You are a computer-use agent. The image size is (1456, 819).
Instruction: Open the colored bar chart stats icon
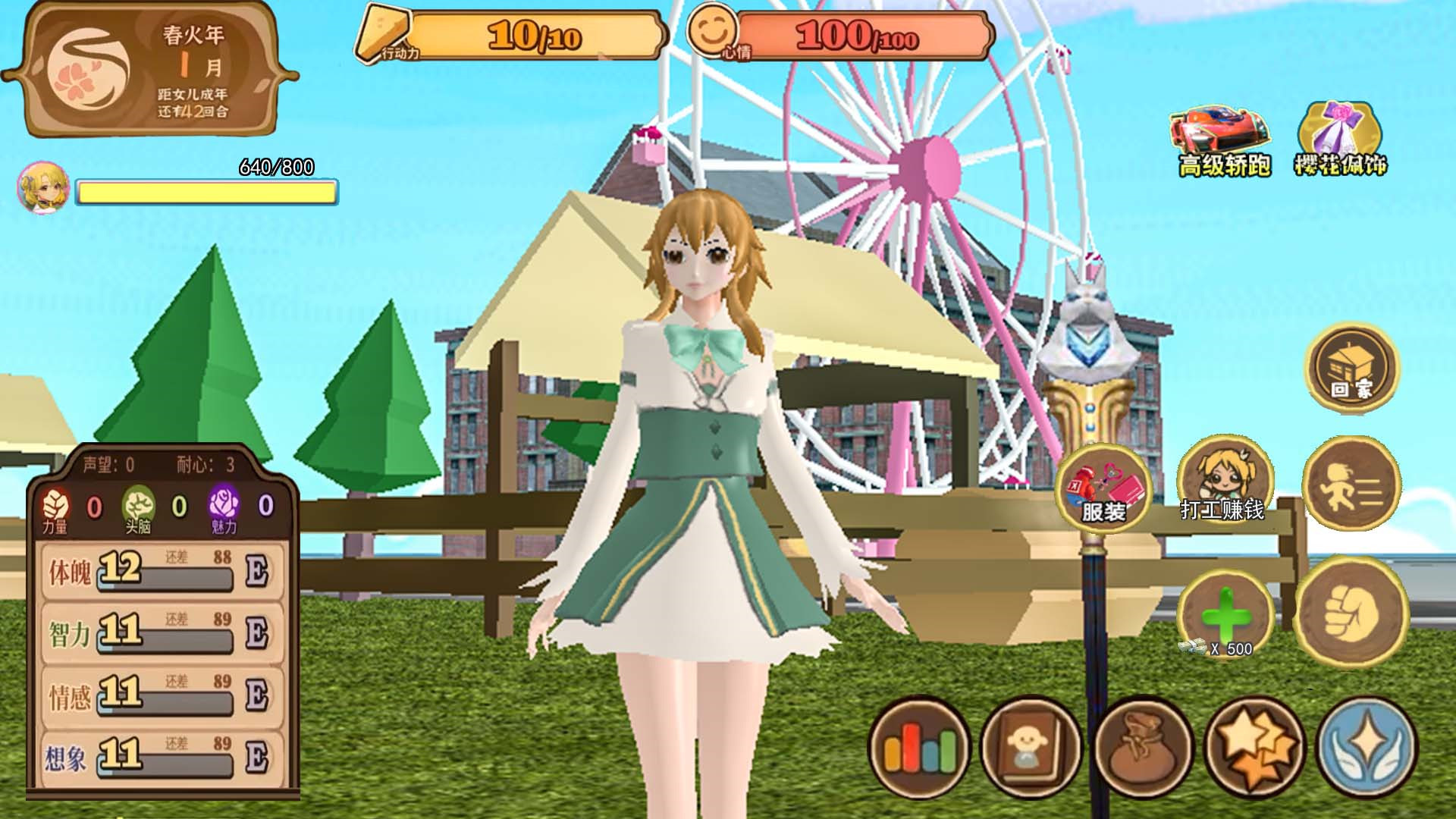[x=919, y=748]
